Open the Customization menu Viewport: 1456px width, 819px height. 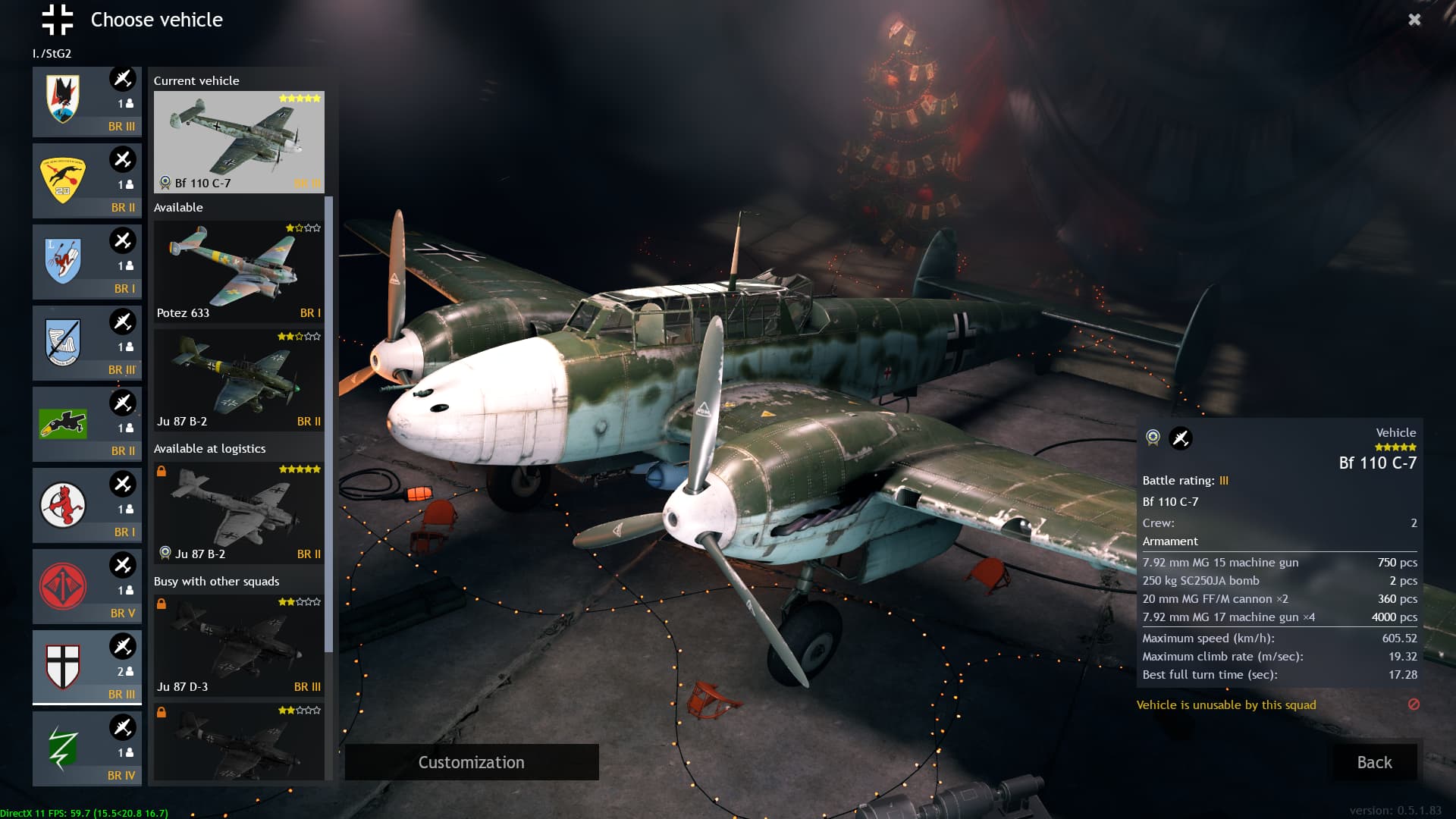click(x=471, y=762)
